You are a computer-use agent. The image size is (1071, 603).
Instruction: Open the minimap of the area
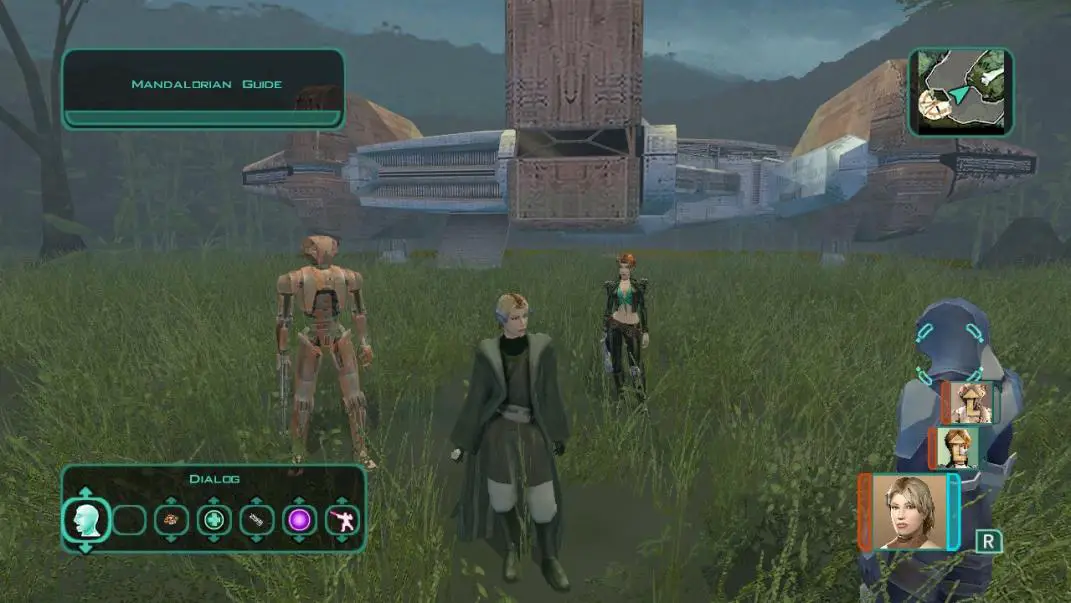pos(960,91)
